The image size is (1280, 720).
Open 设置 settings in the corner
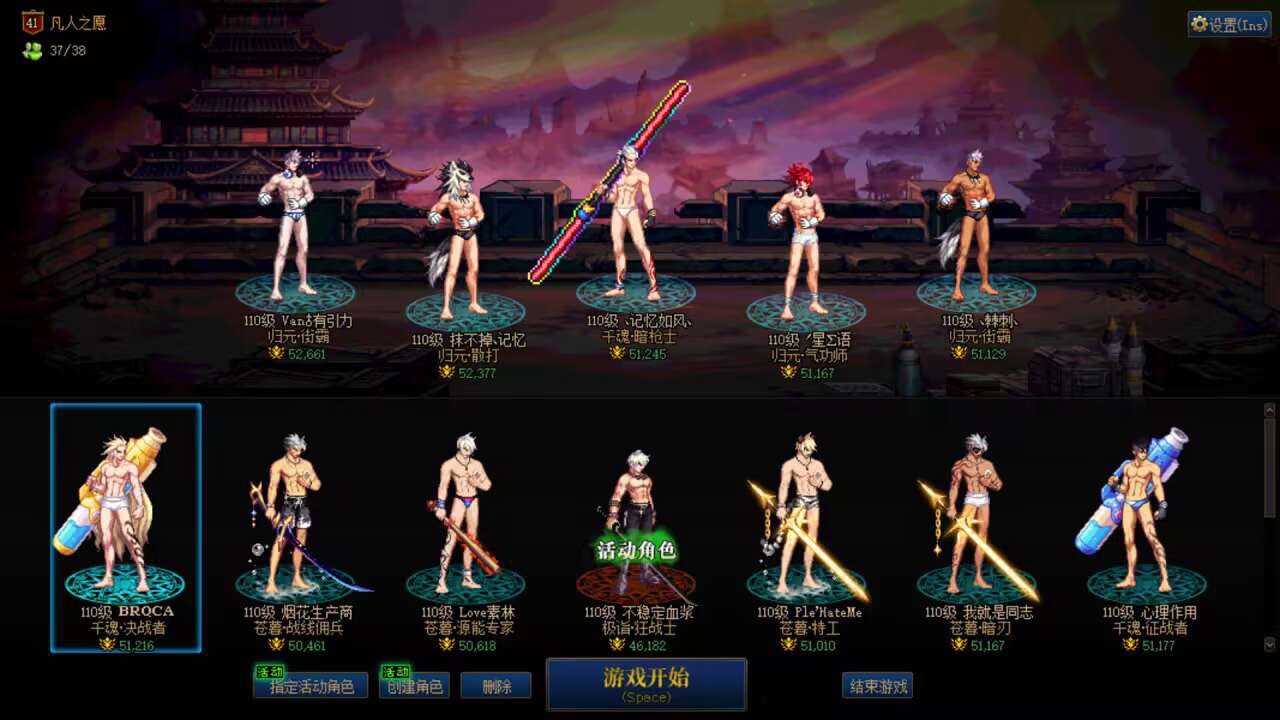tap(1229, 25)
